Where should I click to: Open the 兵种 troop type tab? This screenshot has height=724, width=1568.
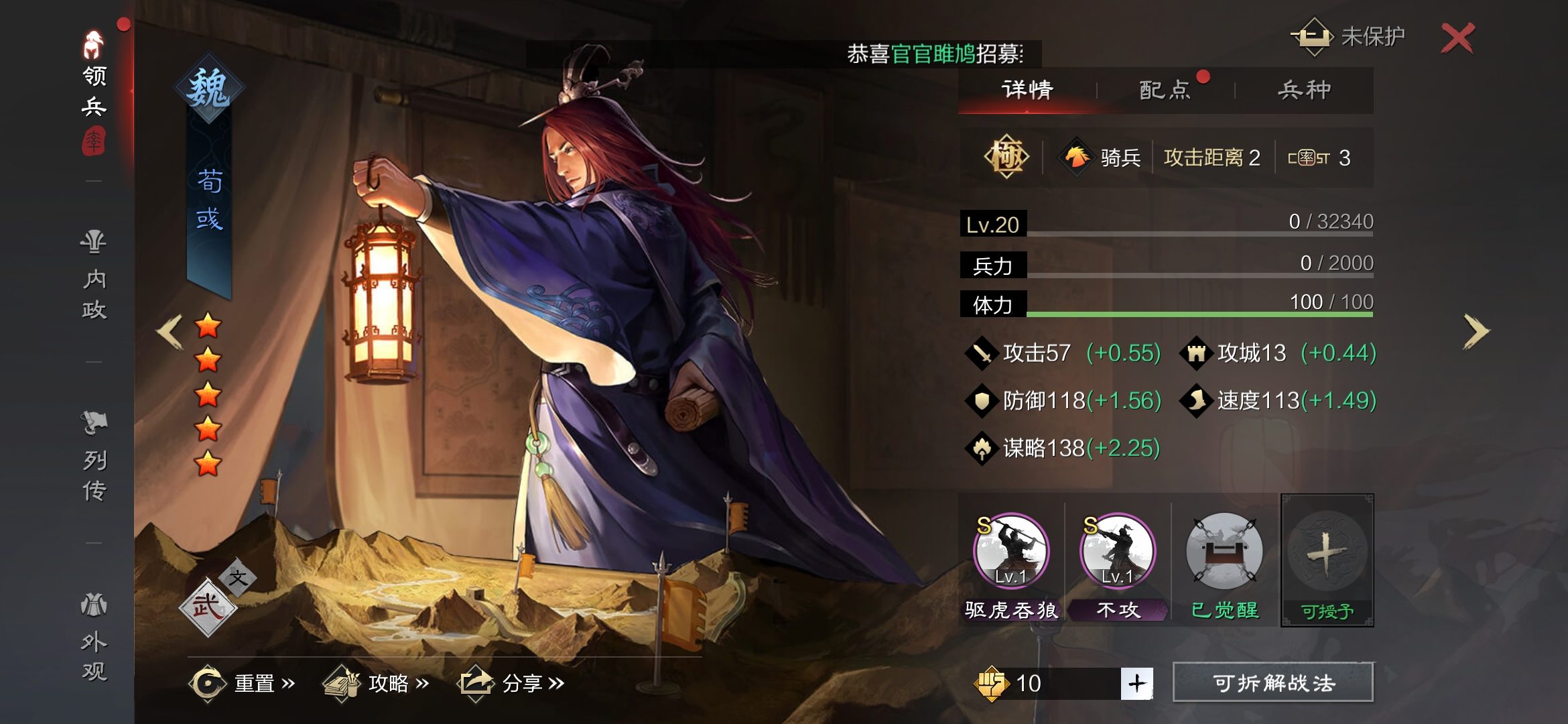(1304, 90)
